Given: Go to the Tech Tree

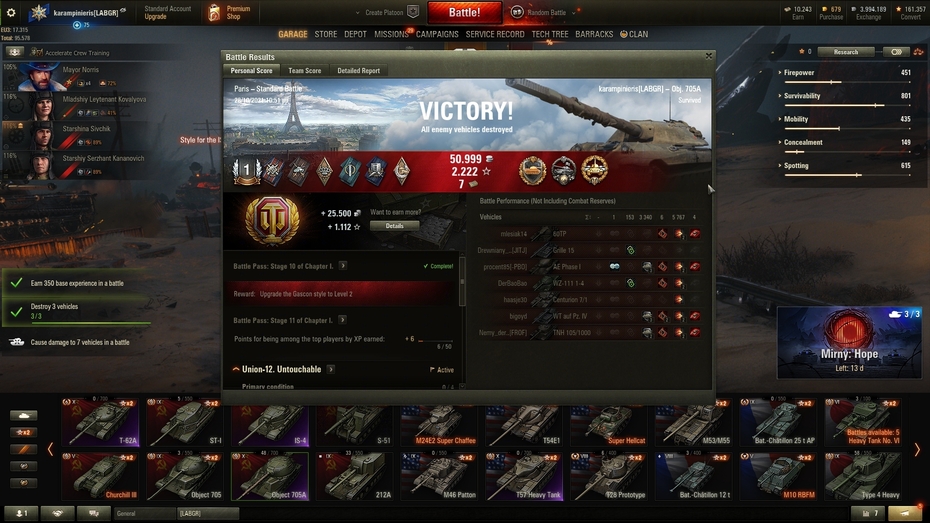Looking at the screenshot, I should [x=550, y=34].
